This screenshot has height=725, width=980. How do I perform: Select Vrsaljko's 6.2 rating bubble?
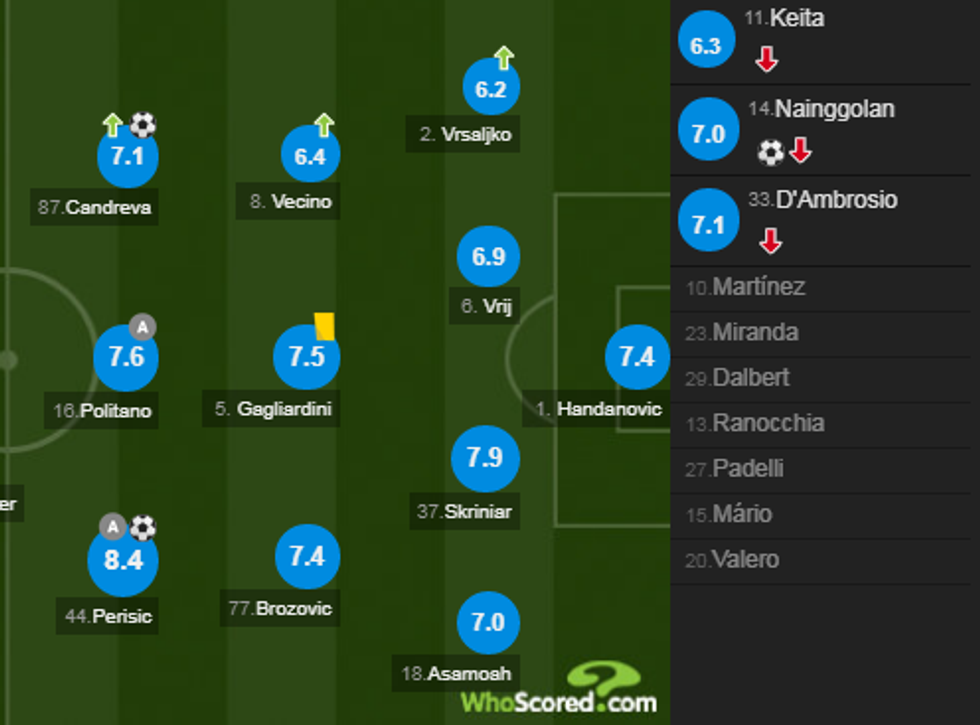point(491,89)
